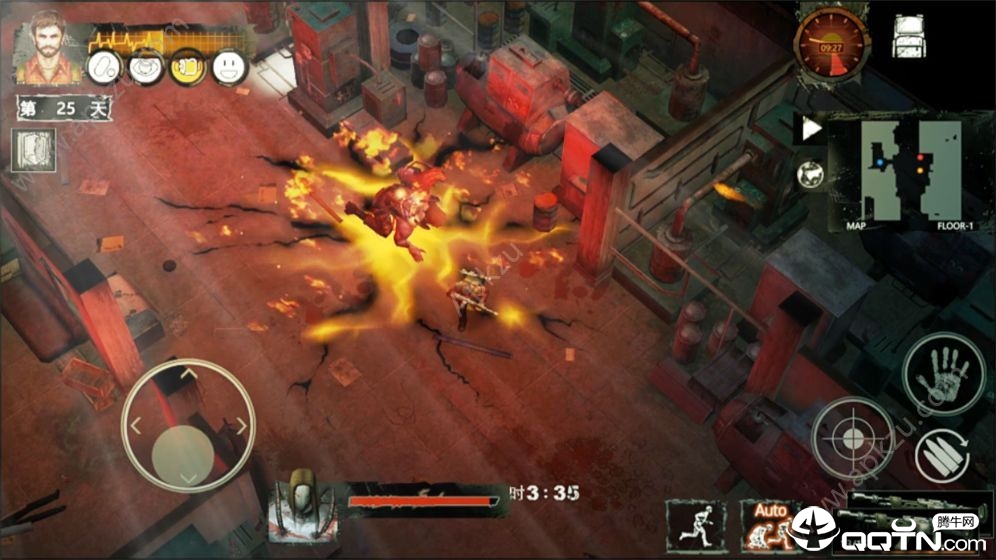The width and height of the screenshot is (996, 560).
Task: Tap the smiley face mood icon
Action: point(230,66)
